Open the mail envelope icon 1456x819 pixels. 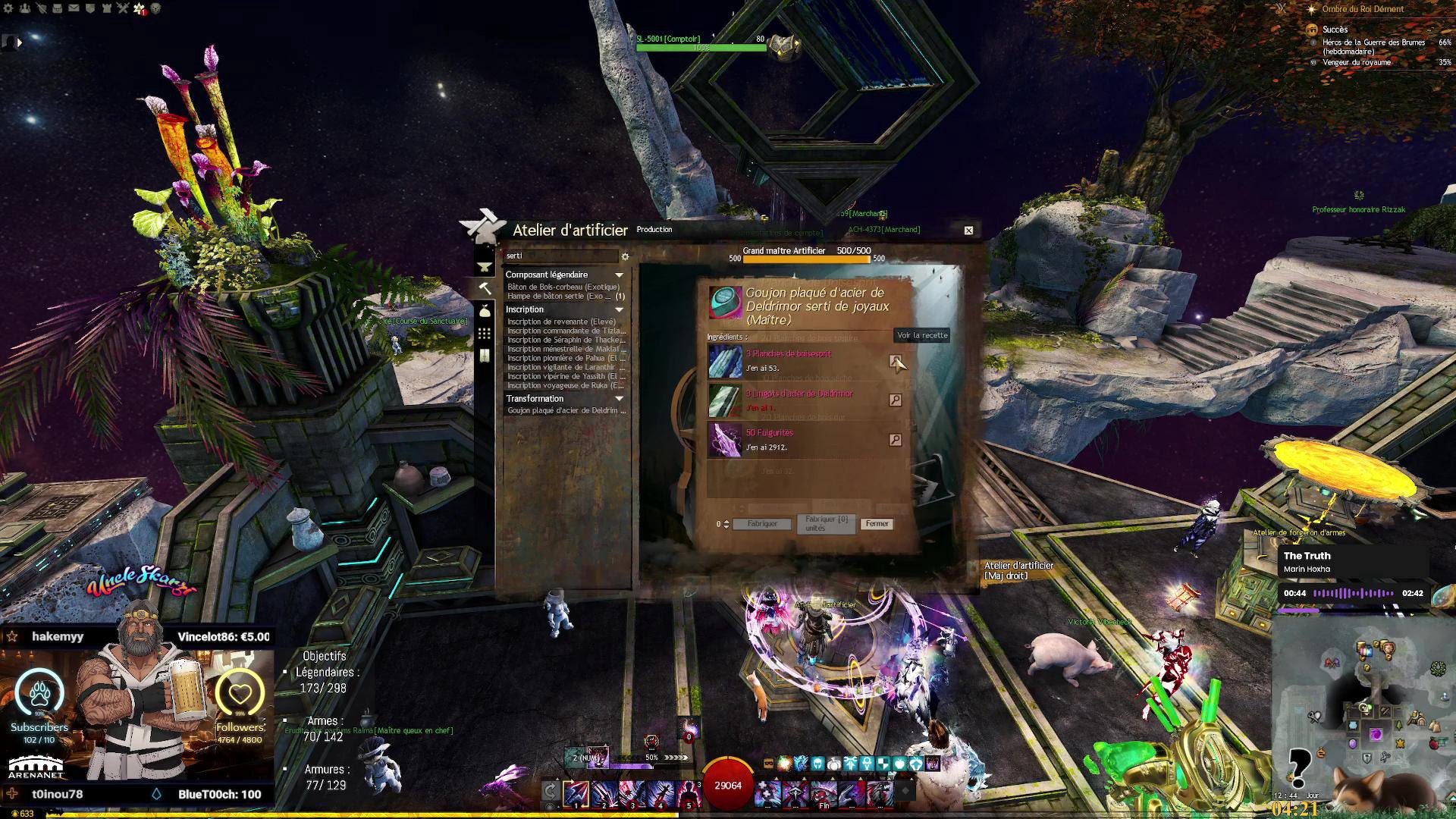tap(74, 8)
